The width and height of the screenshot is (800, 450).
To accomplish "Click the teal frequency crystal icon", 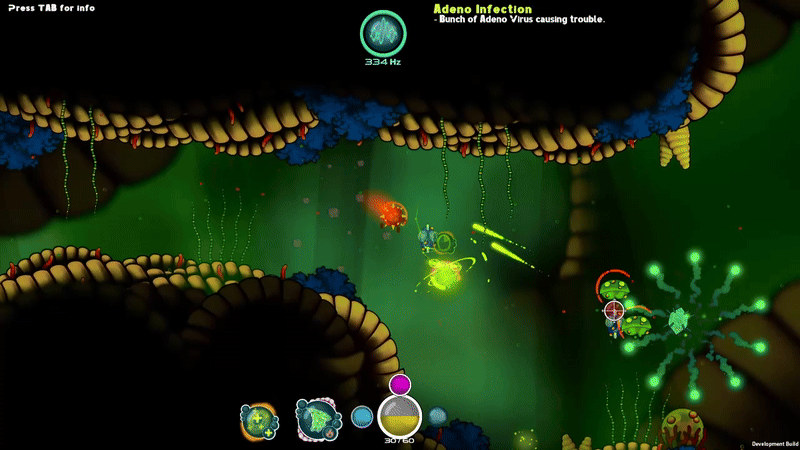I will click(382, 33).
